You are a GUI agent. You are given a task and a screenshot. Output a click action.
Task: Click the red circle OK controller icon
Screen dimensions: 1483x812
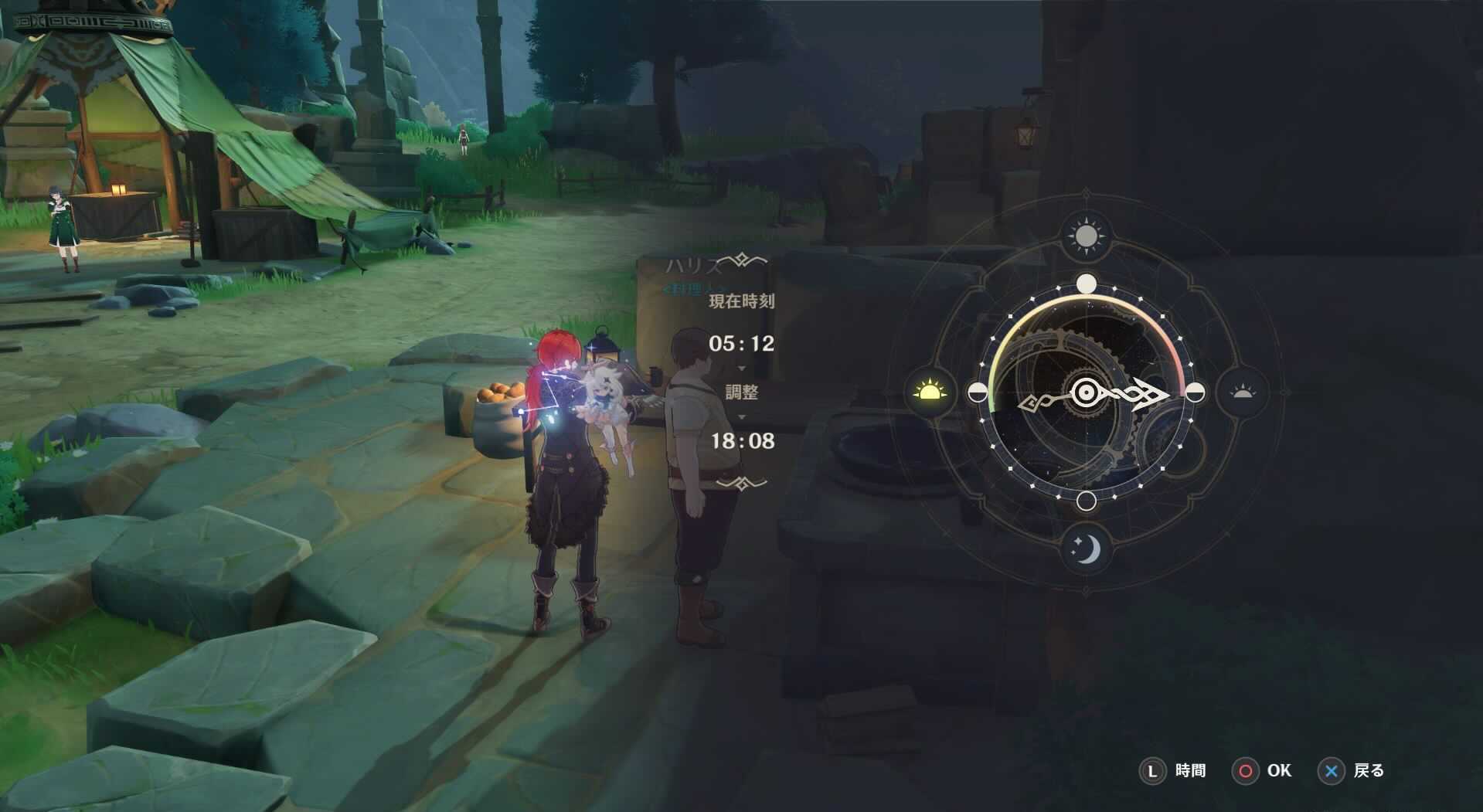click(1247, 770)
